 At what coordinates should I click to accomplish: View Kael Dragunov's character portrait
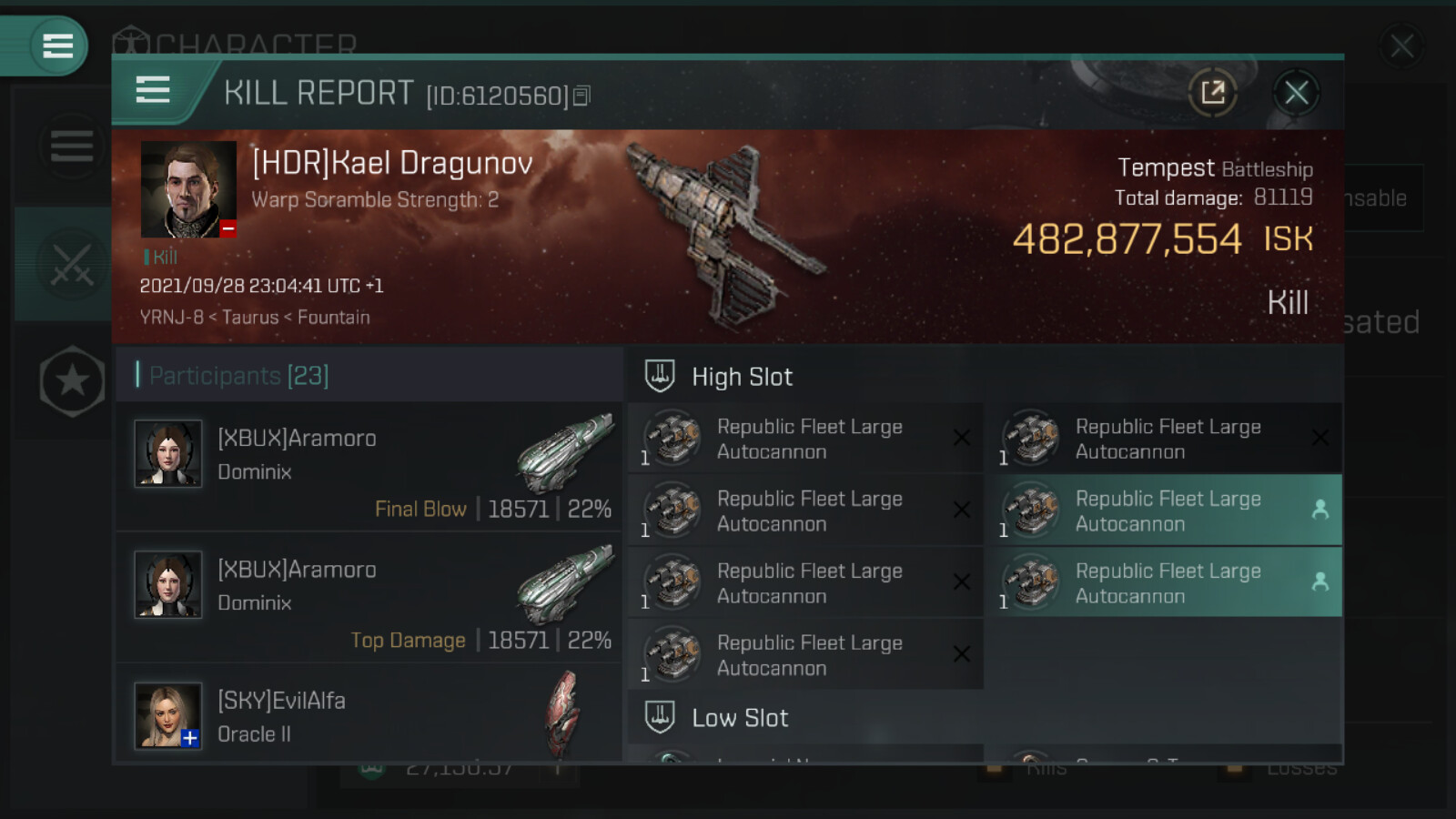click(188, 189)
